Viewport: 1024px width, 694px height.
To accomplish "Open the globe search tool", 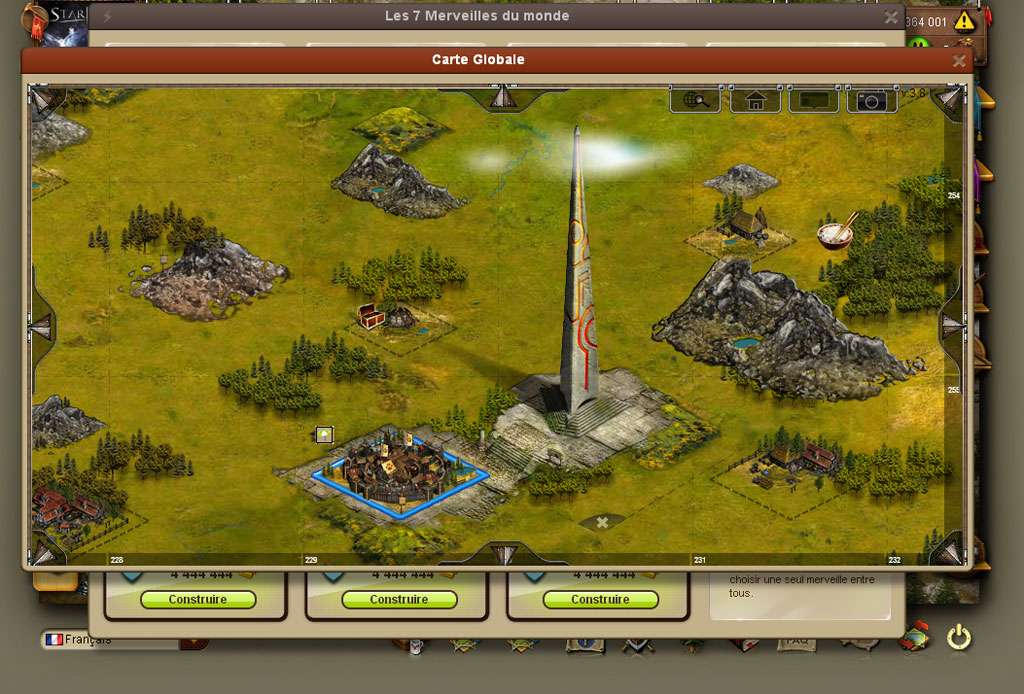I will 695,100.
